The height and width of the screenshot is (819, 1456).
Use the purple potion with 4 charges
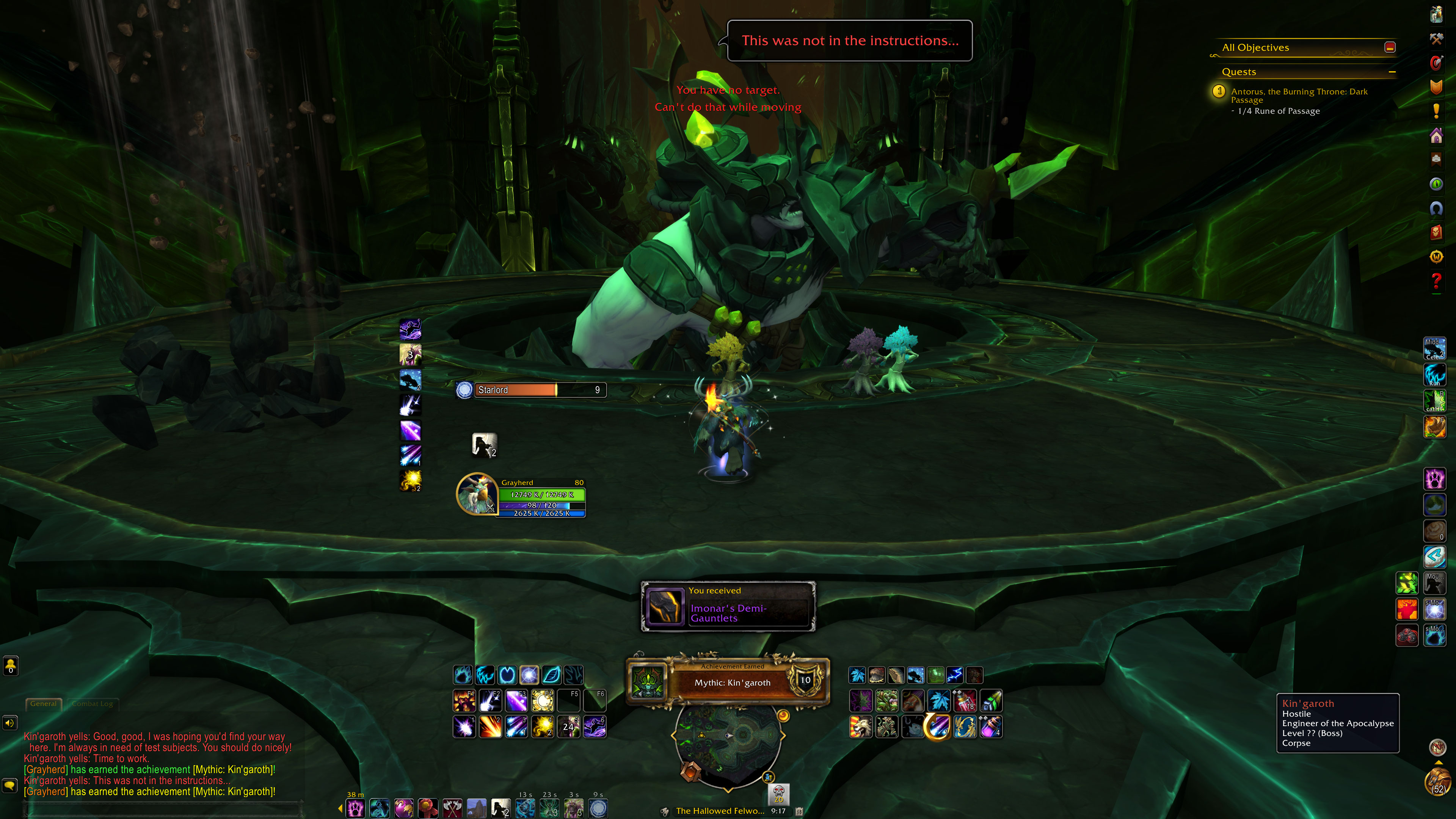point(991,727)
